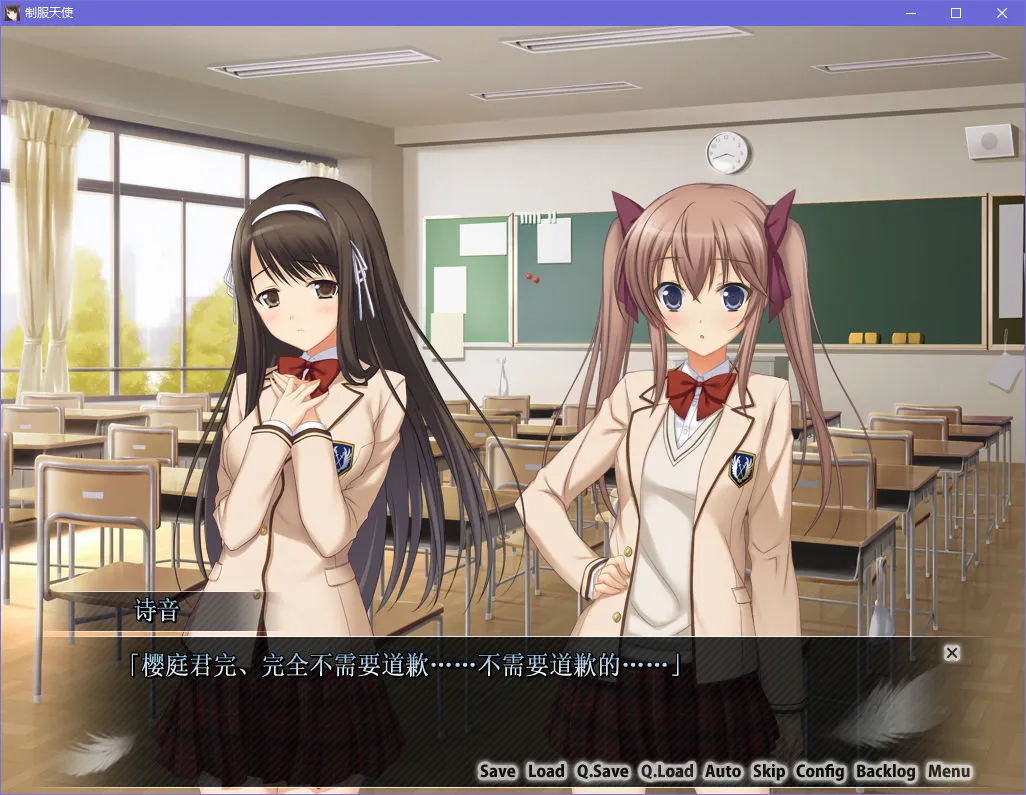1026x795 pixels.
Task: Open the Load menu
Action: (546, 771)
